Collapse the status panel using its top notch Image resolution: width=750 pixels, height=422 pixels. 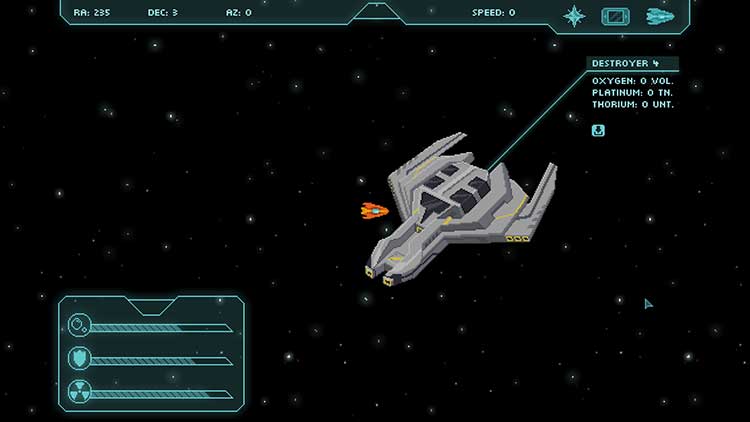point(152,304)
